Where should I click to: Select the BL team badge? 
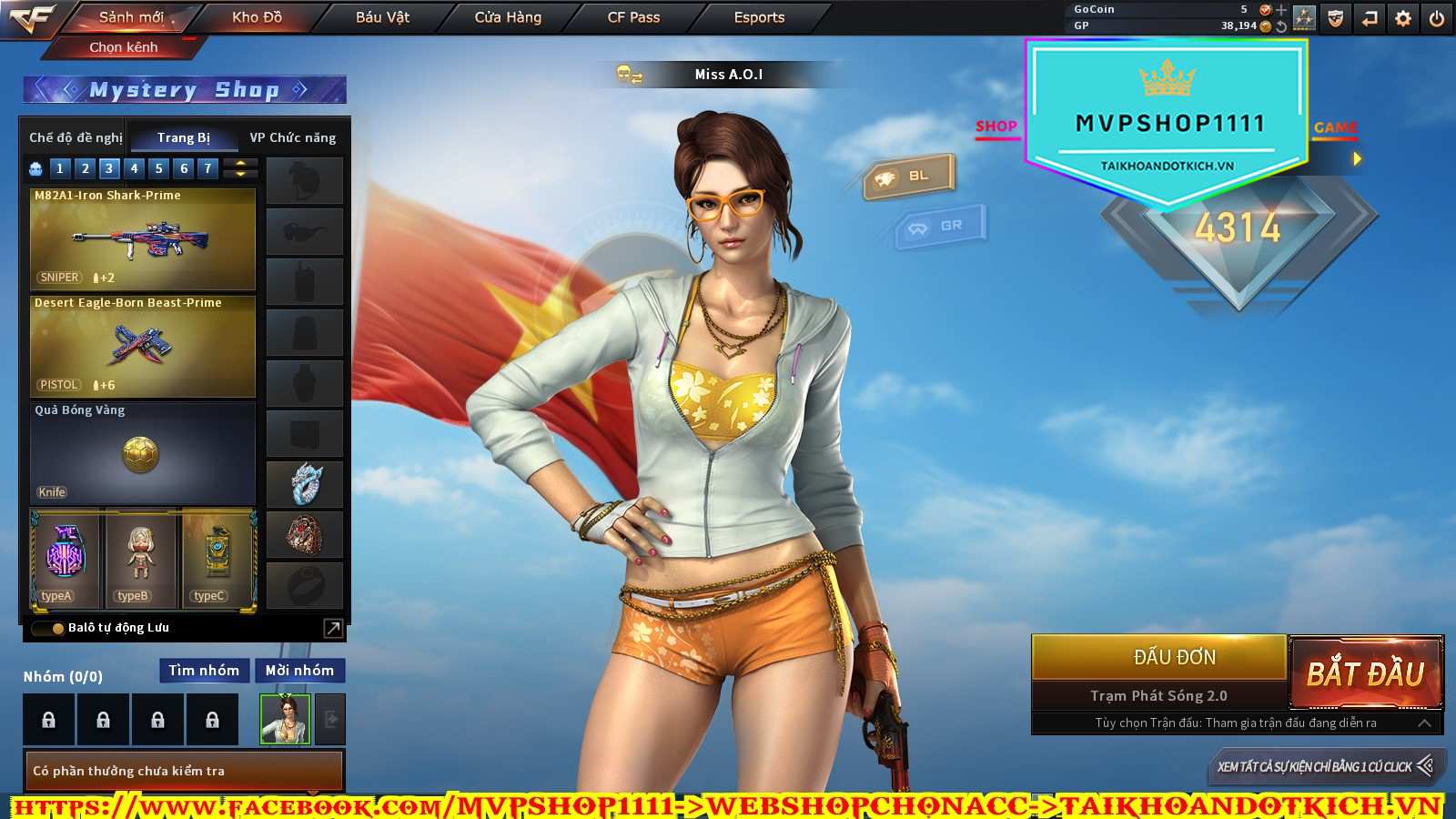pos(908,177)
